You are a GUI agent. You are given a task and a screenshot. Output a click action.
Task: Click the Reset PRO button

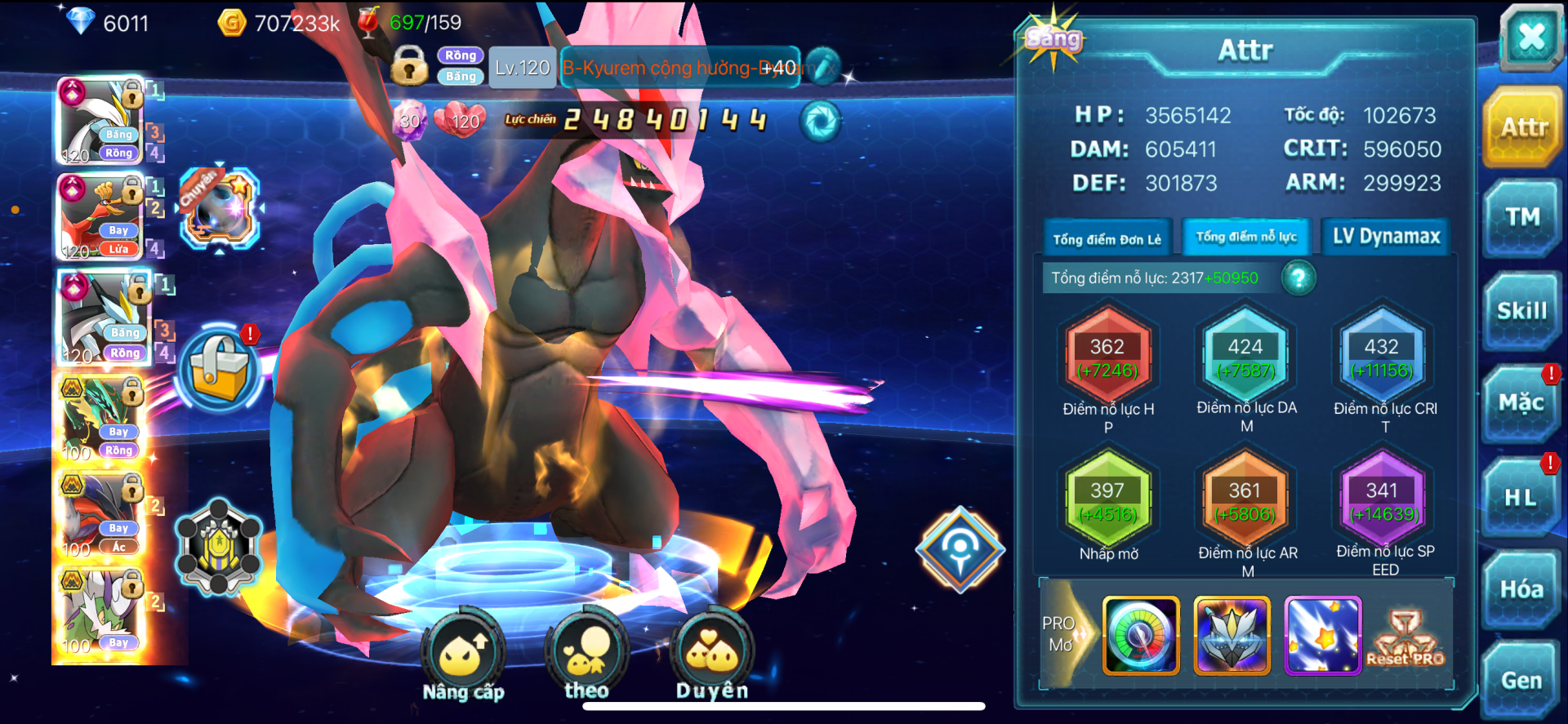point(1405,638)
